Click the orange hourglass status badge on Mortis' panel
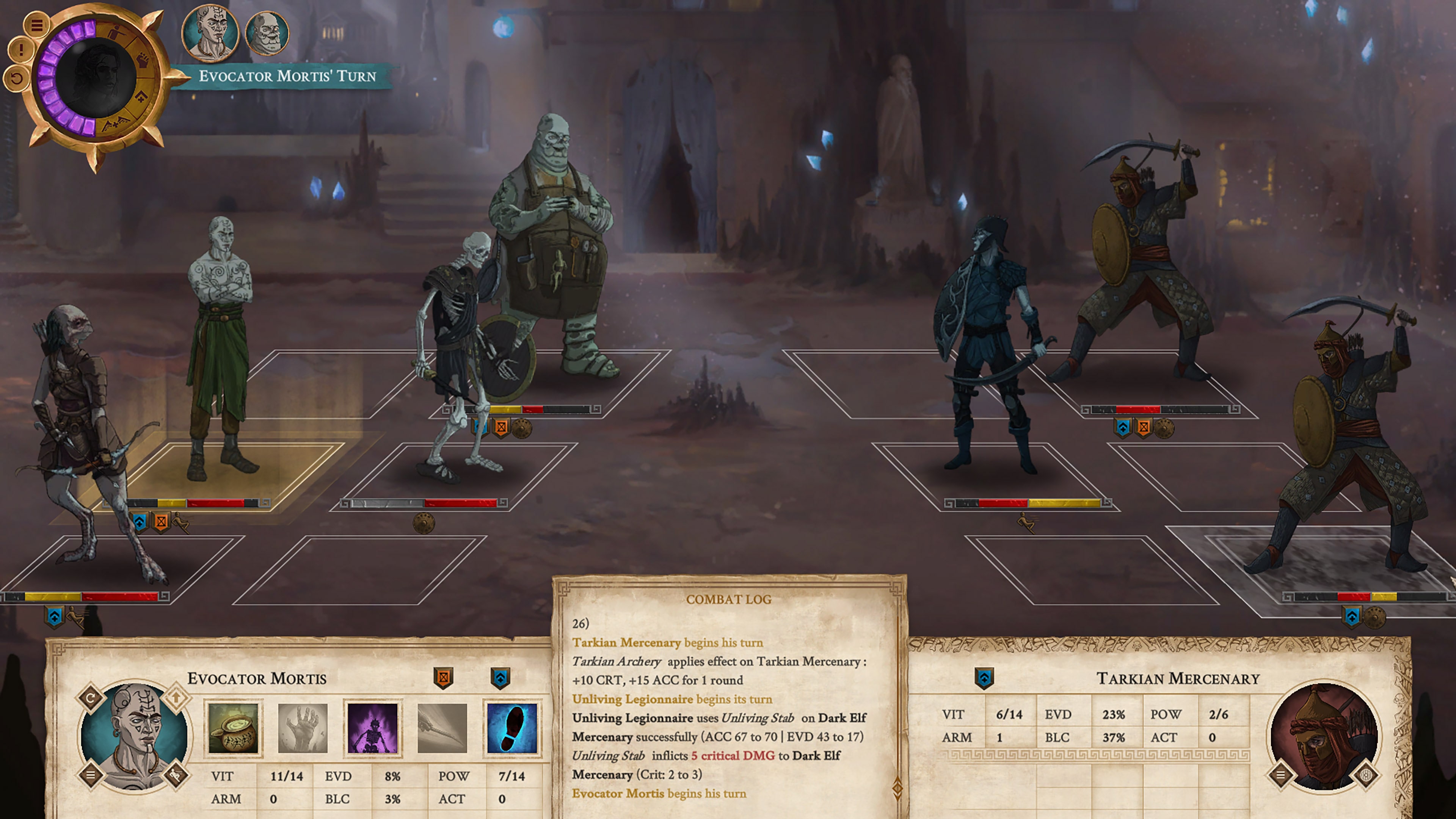Viewport: 1456px width, 819px height. click(443, 677)
